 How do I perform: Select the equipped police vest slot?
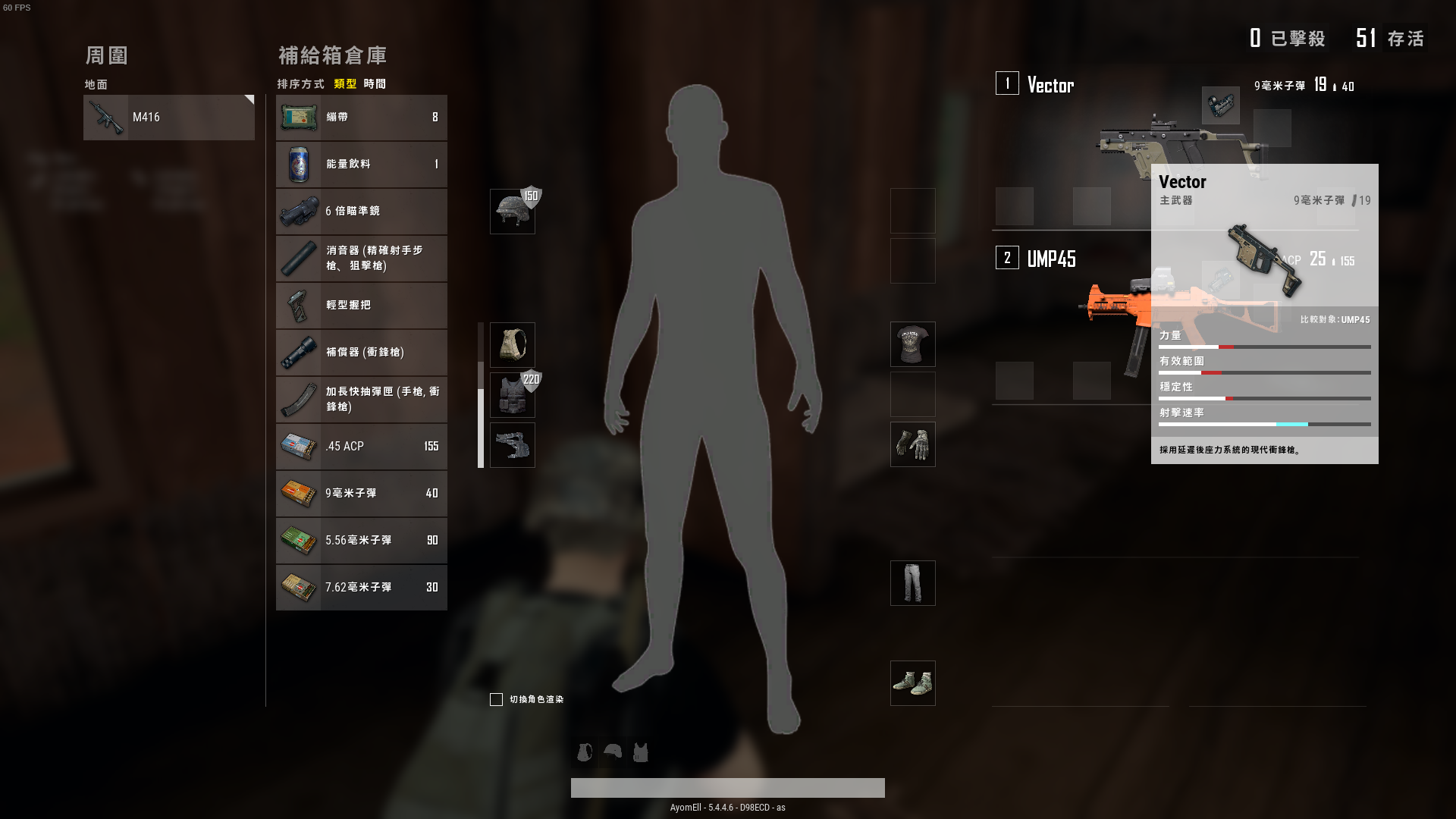tap(513, 395)
